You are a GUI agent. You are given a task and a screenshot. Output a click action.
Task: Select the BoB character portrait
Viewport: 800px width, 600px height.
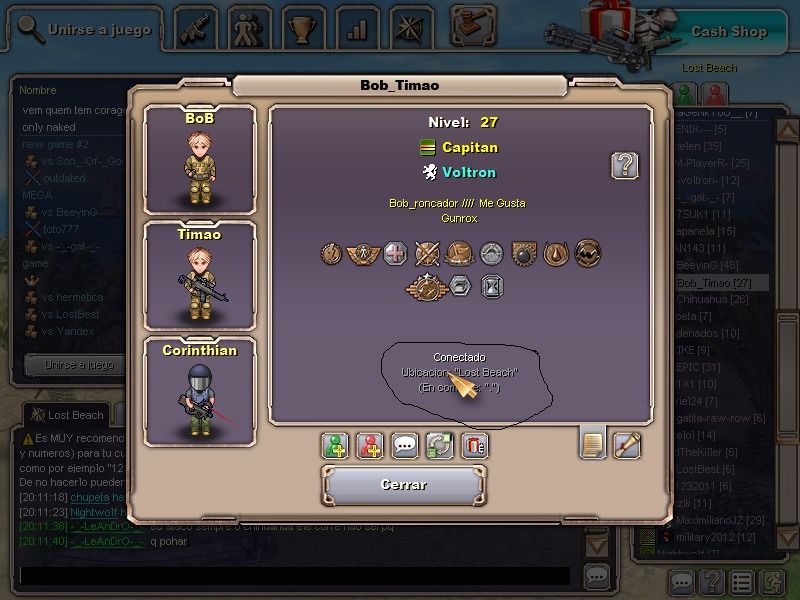tap(200, 160)
